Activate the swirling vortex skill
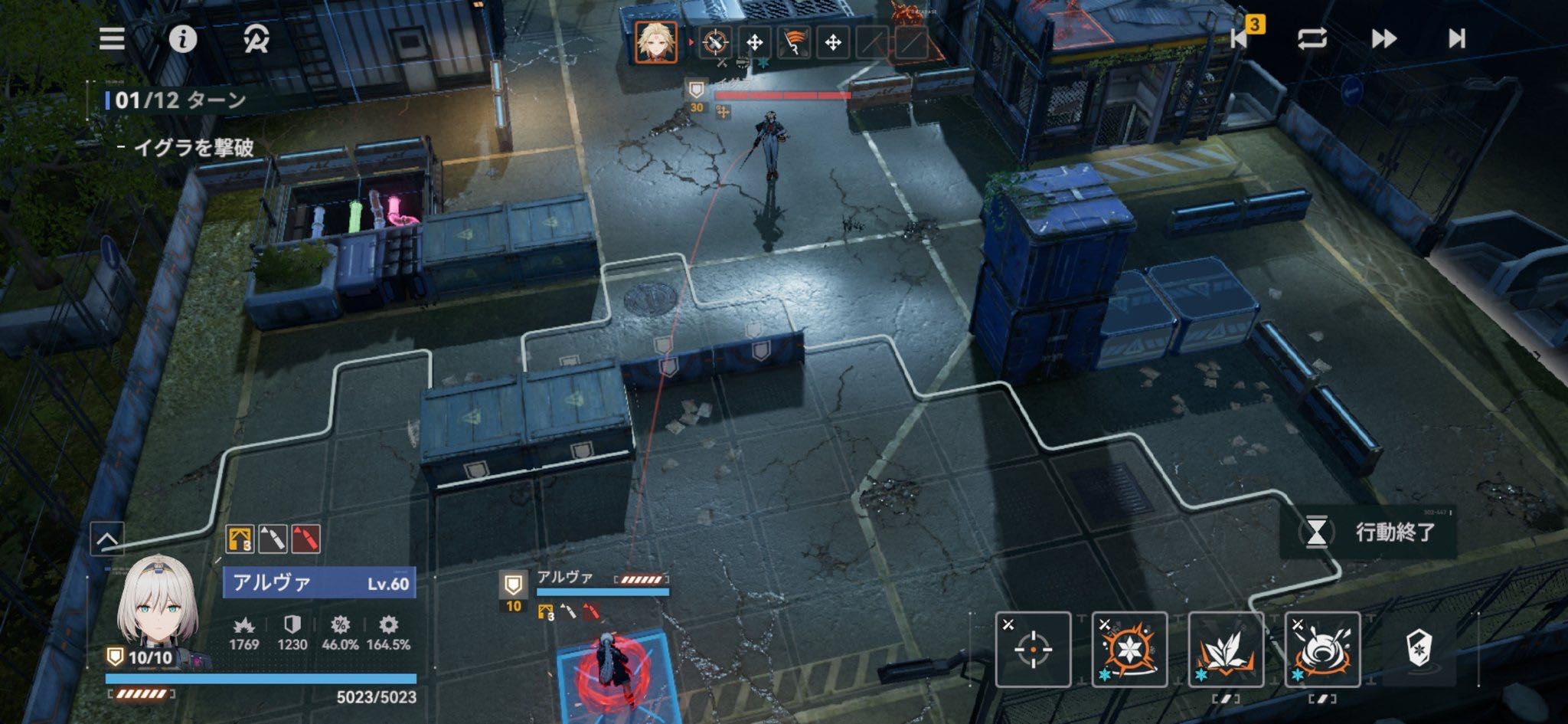The image size is (1568, 724). click(1322, 650)
